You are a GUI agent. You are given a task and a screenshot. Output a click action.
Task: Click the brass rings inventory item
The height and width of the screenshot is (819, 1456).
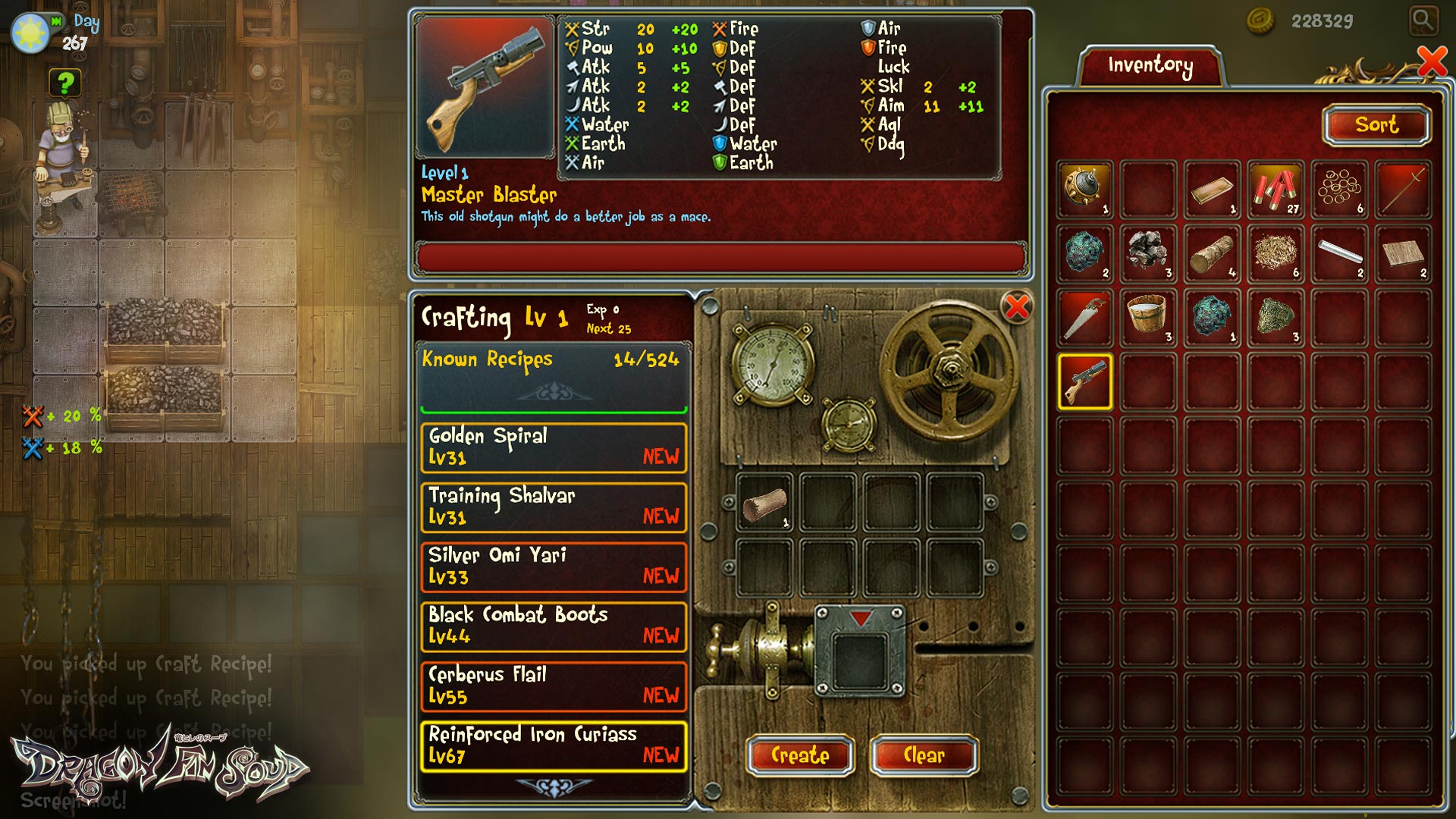click(x=1339, y=190)
